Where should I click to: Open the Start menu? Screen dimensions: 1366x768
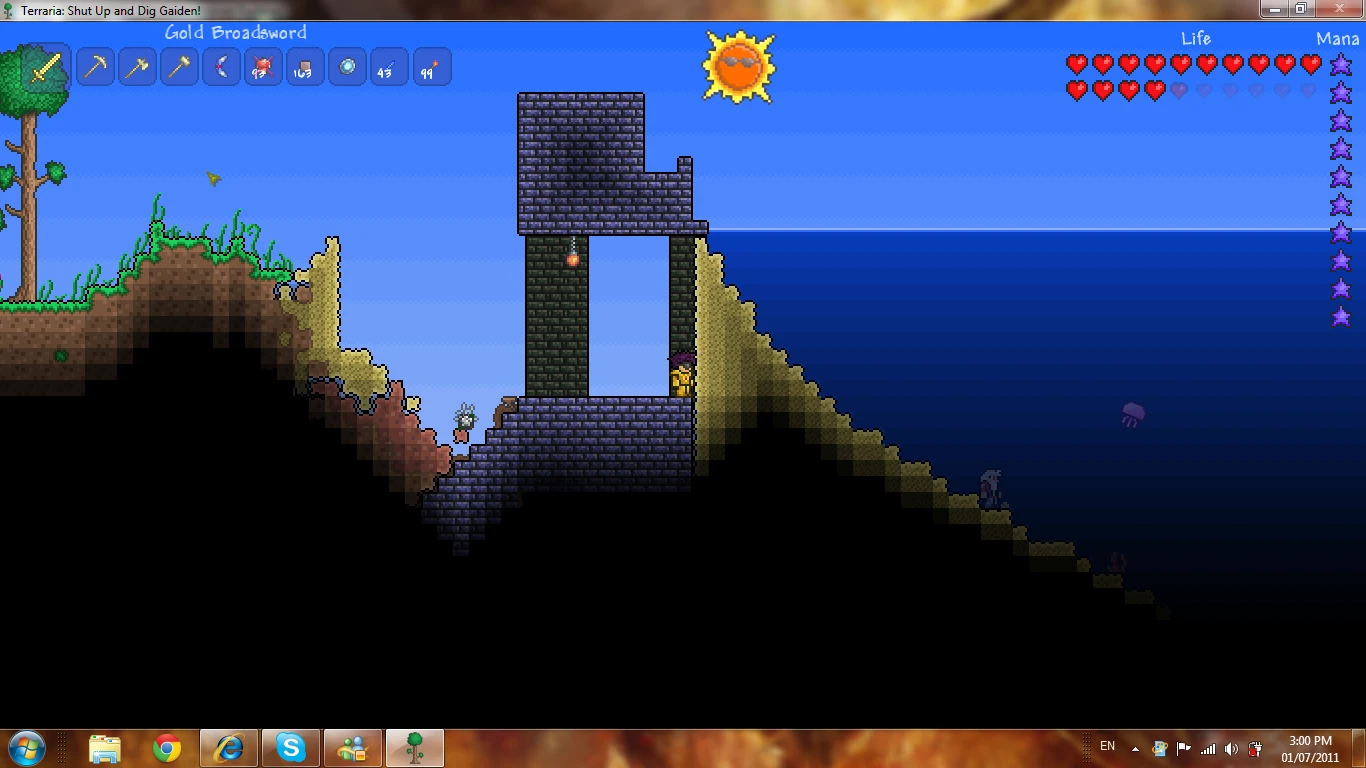tap(24, 747)
